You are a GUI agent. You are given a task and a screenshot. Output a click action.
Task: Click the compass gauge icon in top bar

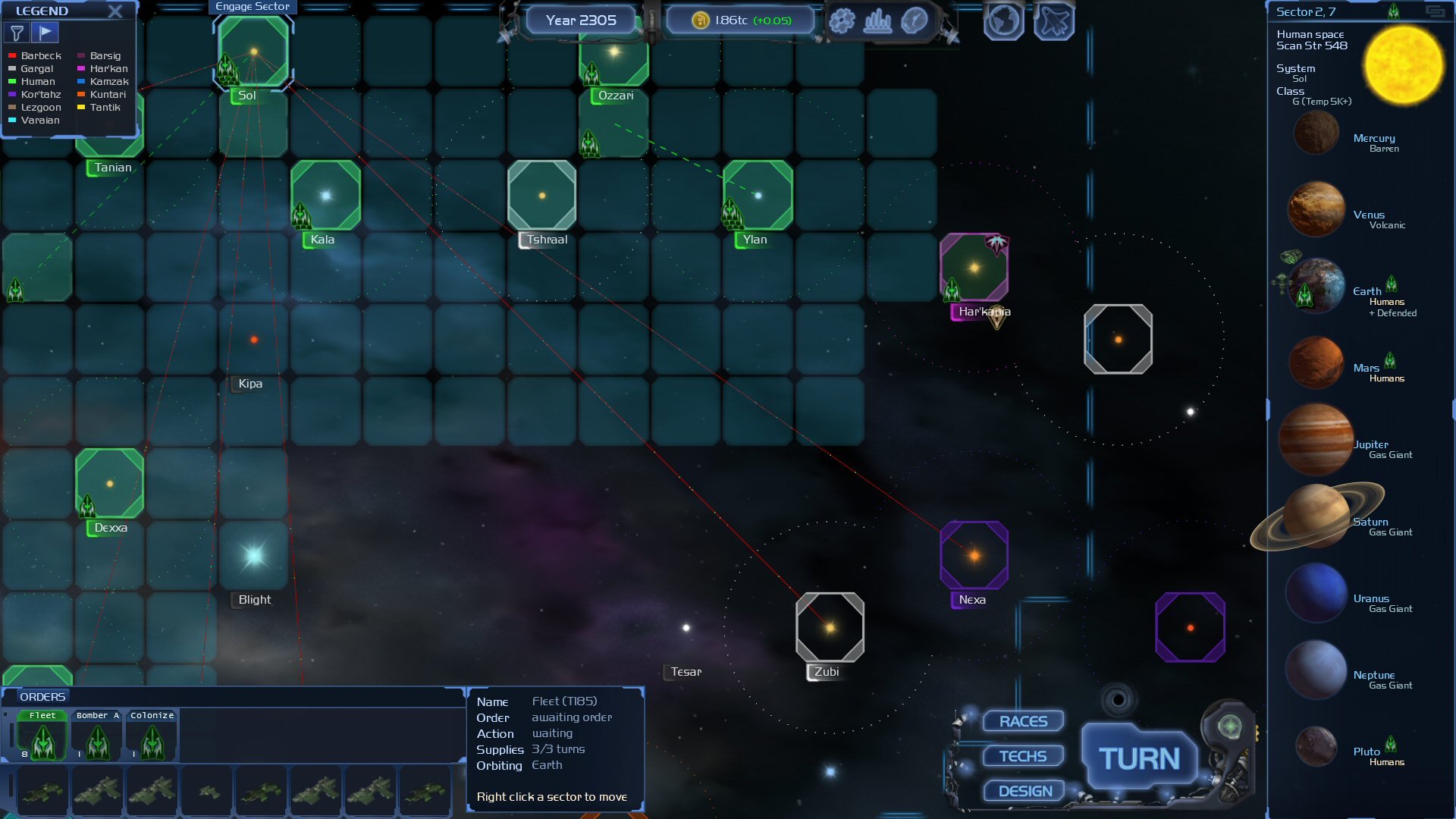click(915, 20)
